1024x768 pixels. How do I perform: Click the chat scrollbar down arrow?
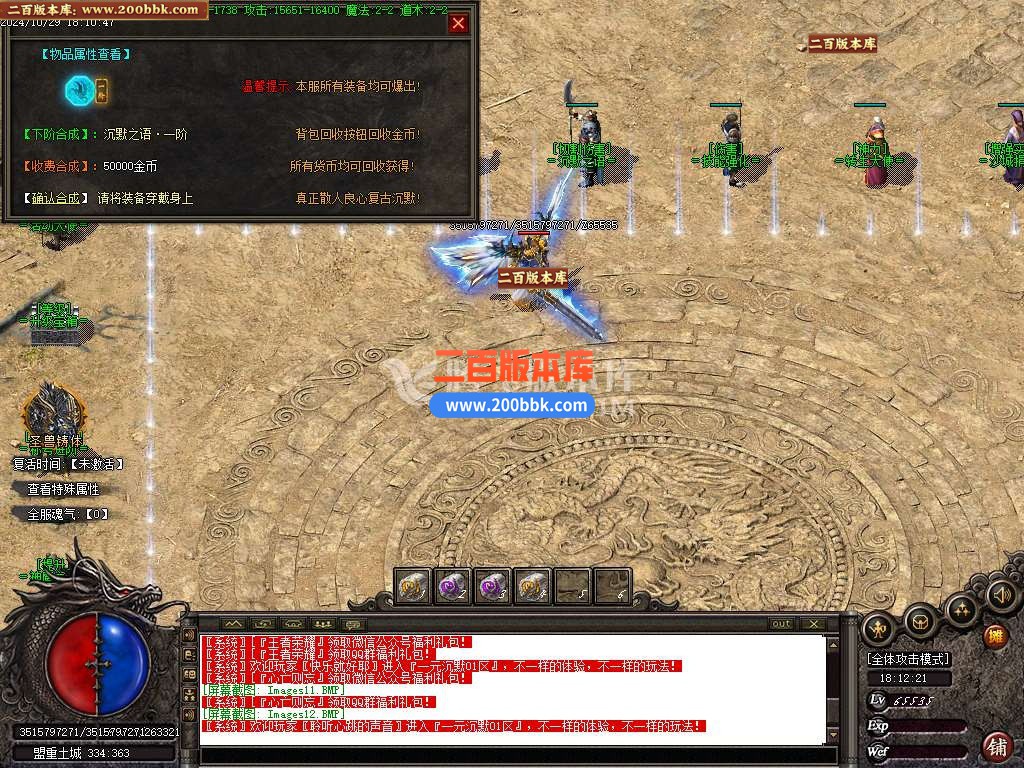(x=834, y=737)
